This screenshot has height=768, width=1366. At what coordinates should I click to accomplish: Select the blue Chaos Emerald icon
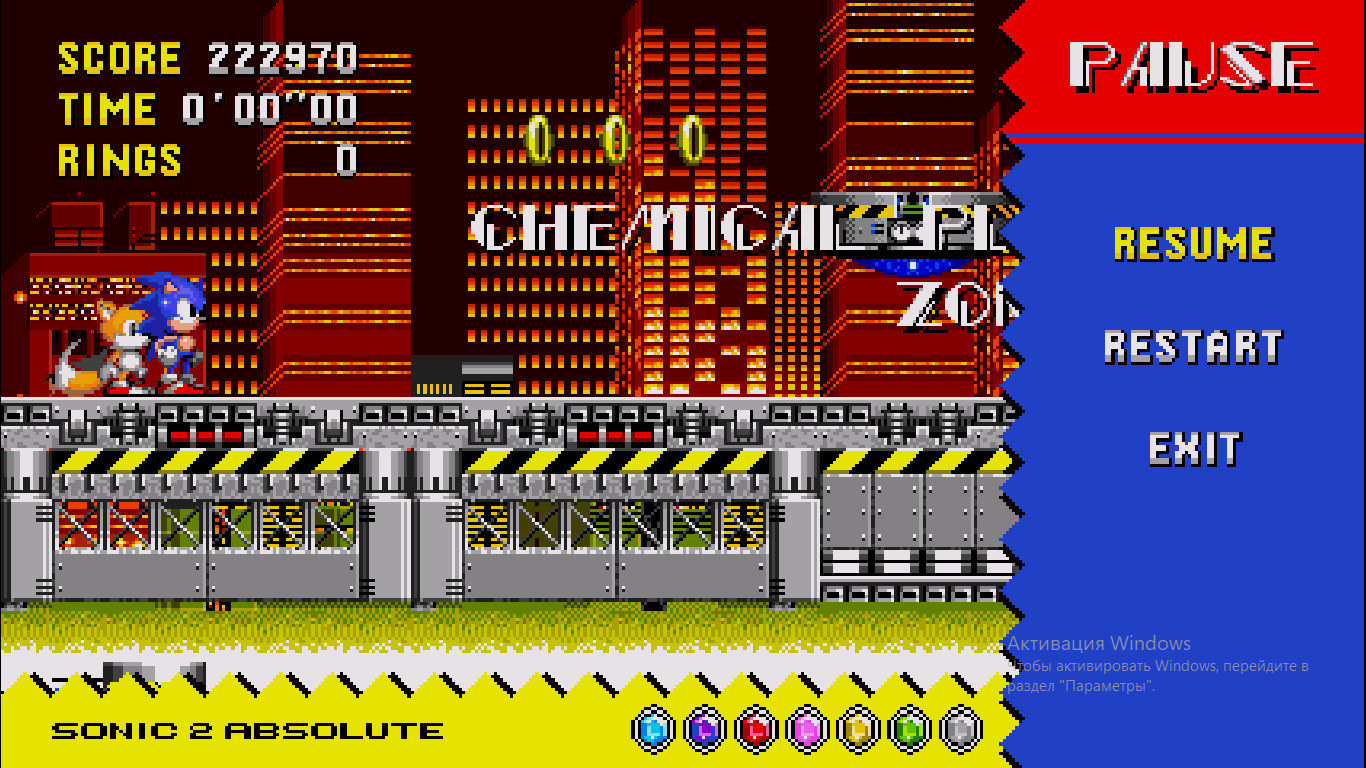pos(655,730)
